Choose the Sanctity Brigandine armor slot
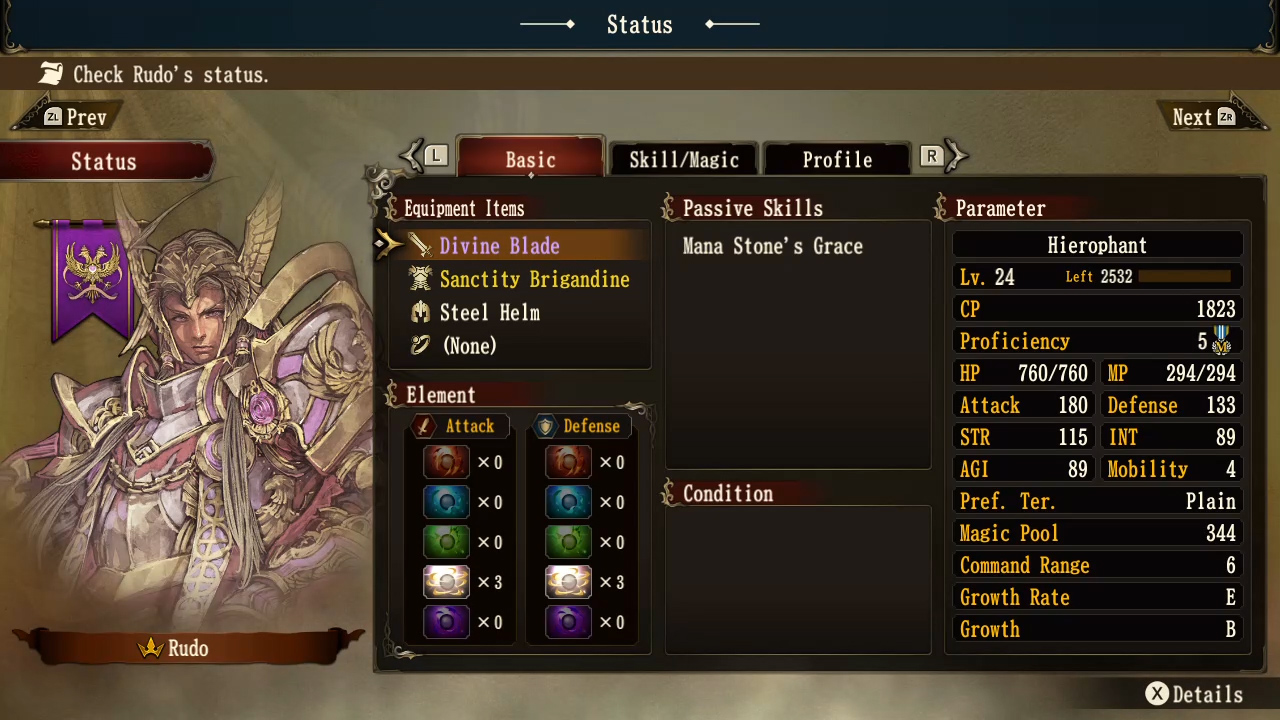The width and height of the screenshot is (1280, 720). [534, 279]
